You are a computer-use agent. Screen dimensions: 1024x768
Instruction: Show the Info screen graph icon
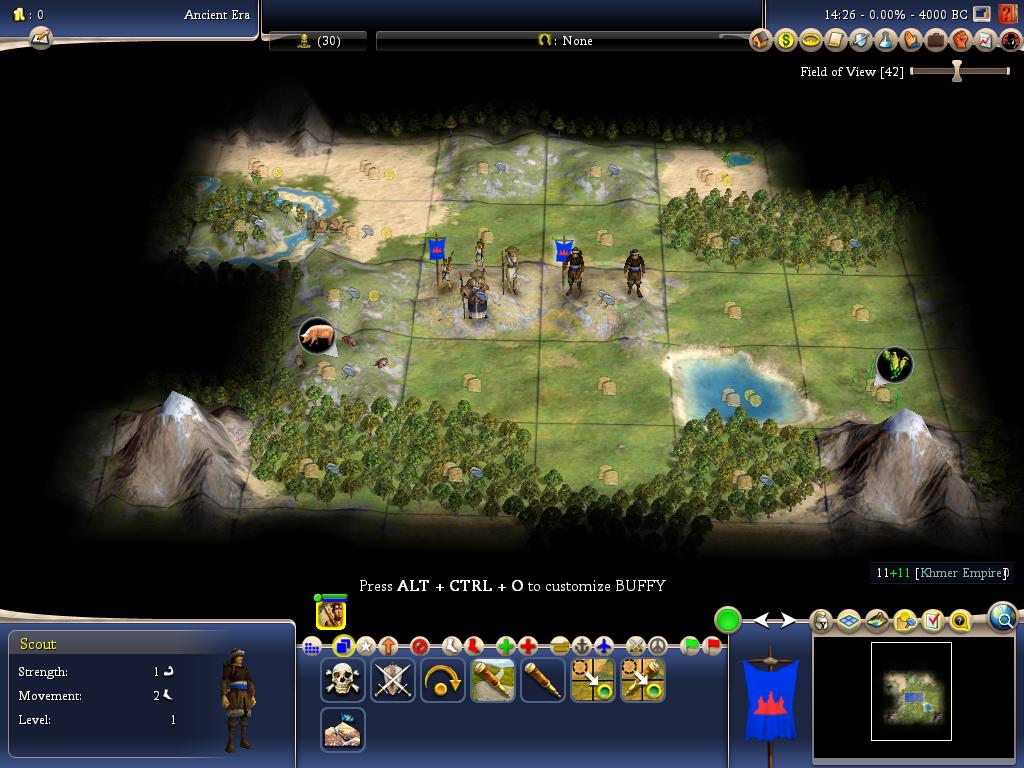click(x=985, y=40)
